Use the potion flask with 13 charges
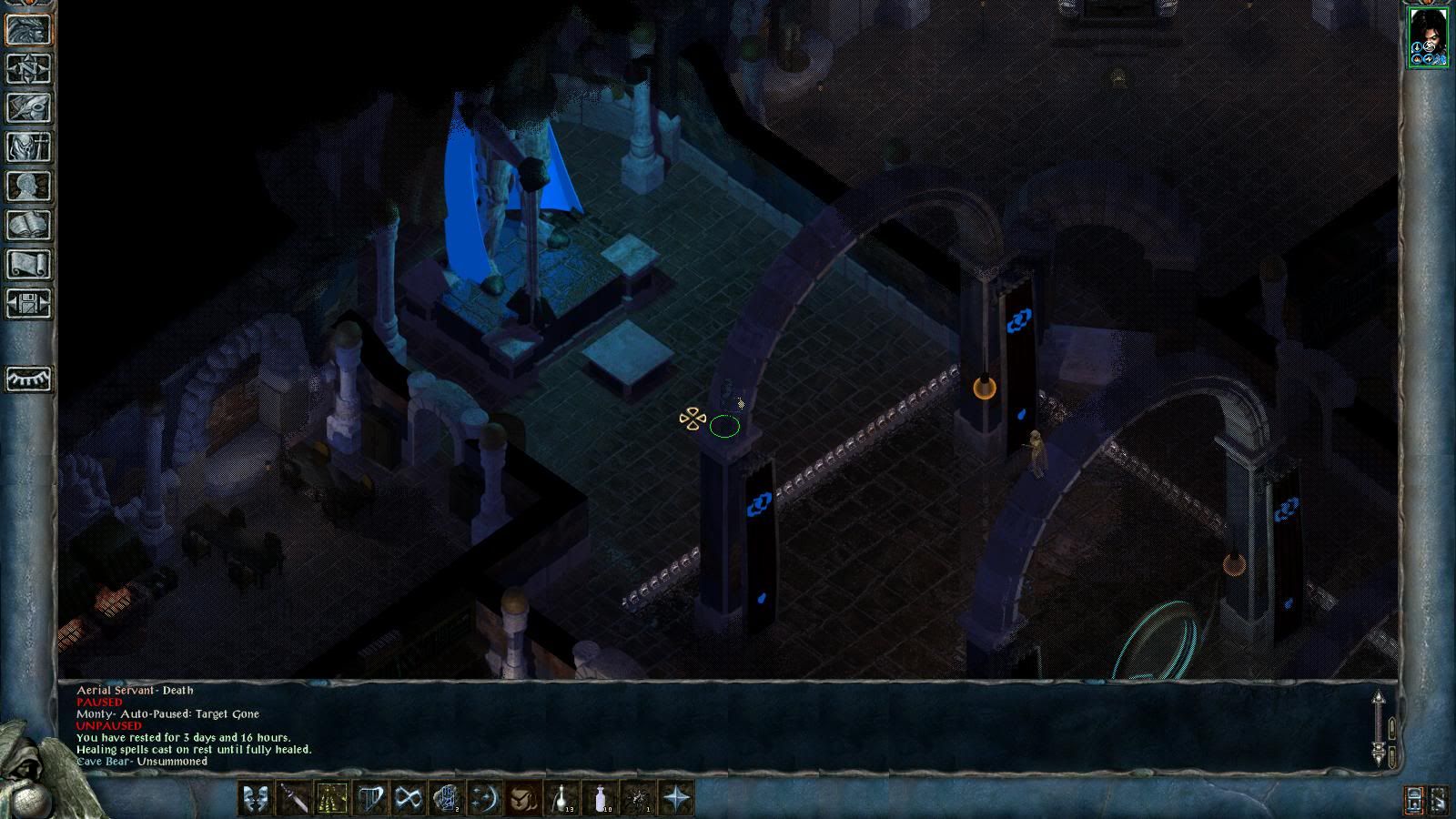Screen dimensions: 1456x819 (x=561, y=798)
